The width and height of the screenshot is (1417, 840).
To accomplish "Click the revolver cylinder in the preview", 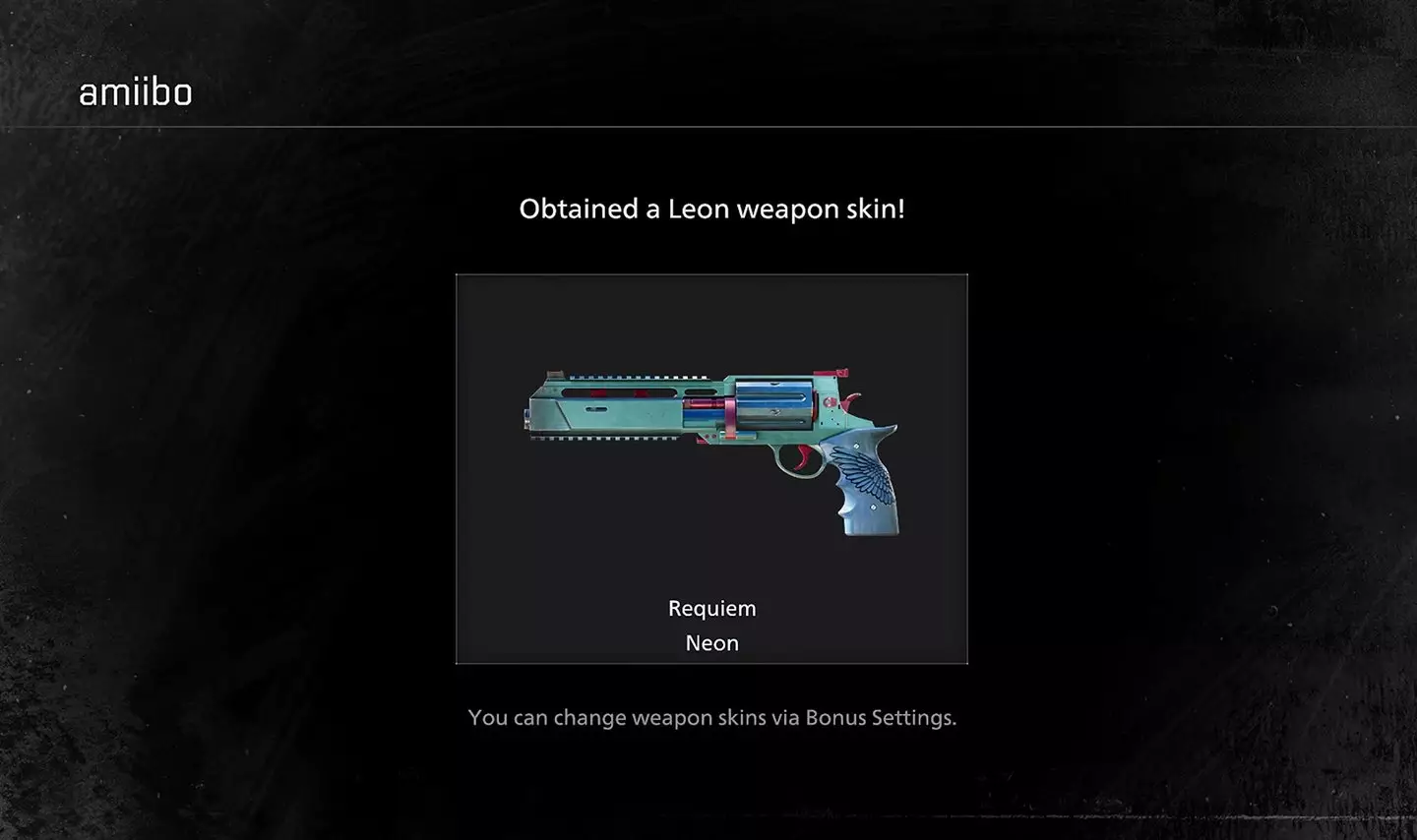I will tap(772, 403).
